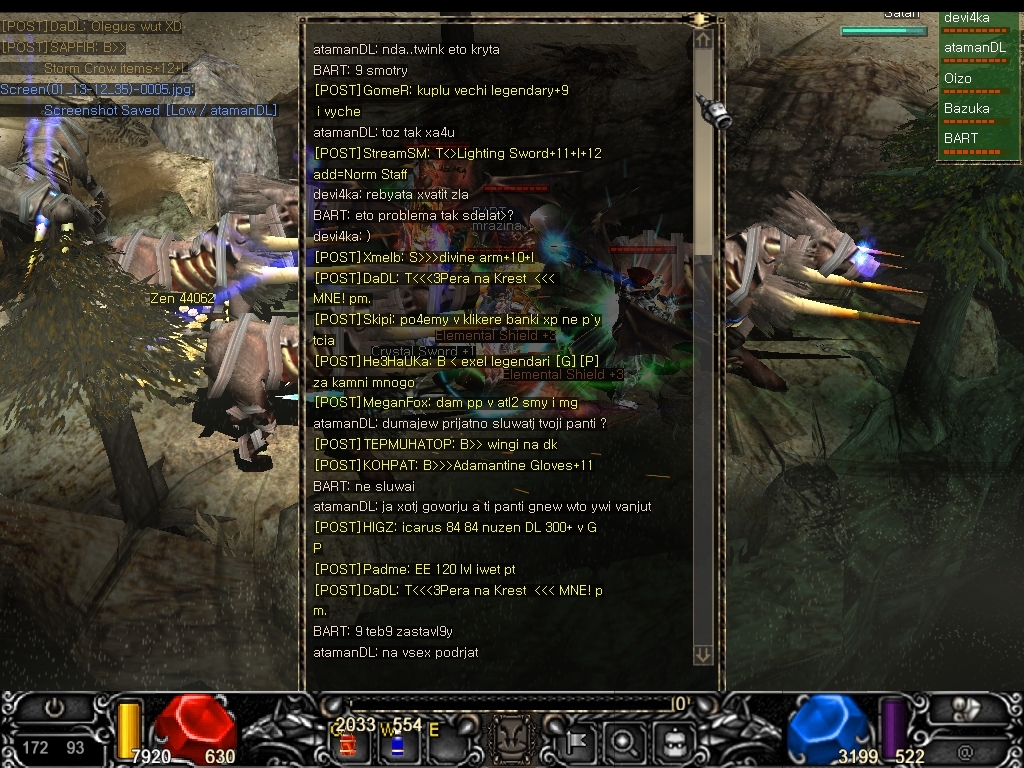Open the horned helmet slot in the bottom bar
The width and height of the screenshot is (1024, 768).
(x=509, y=742)
